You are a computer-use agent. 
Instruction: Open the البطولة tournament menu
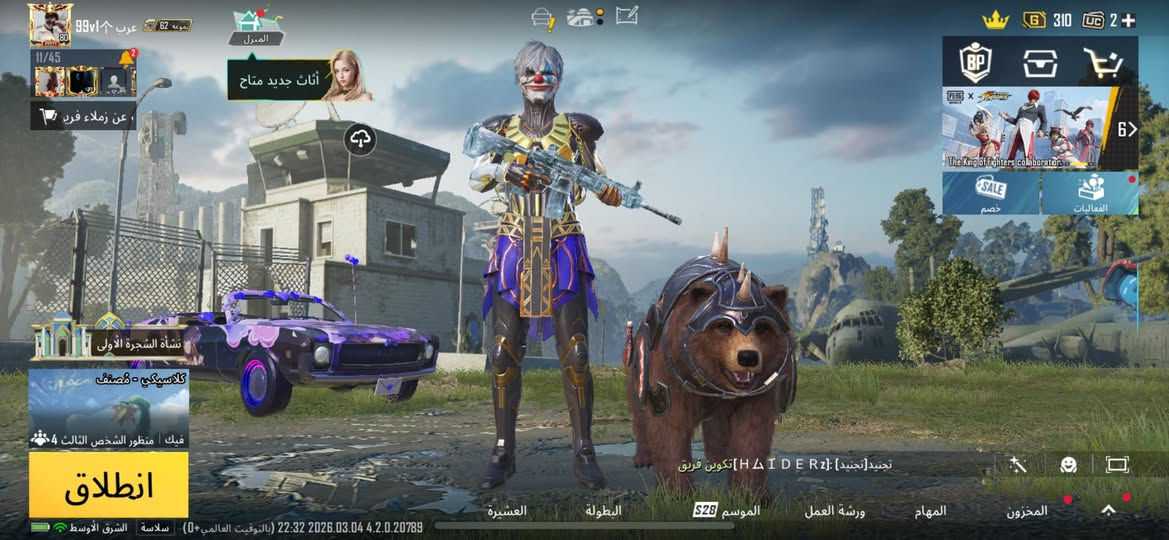(x=603, y=511)
